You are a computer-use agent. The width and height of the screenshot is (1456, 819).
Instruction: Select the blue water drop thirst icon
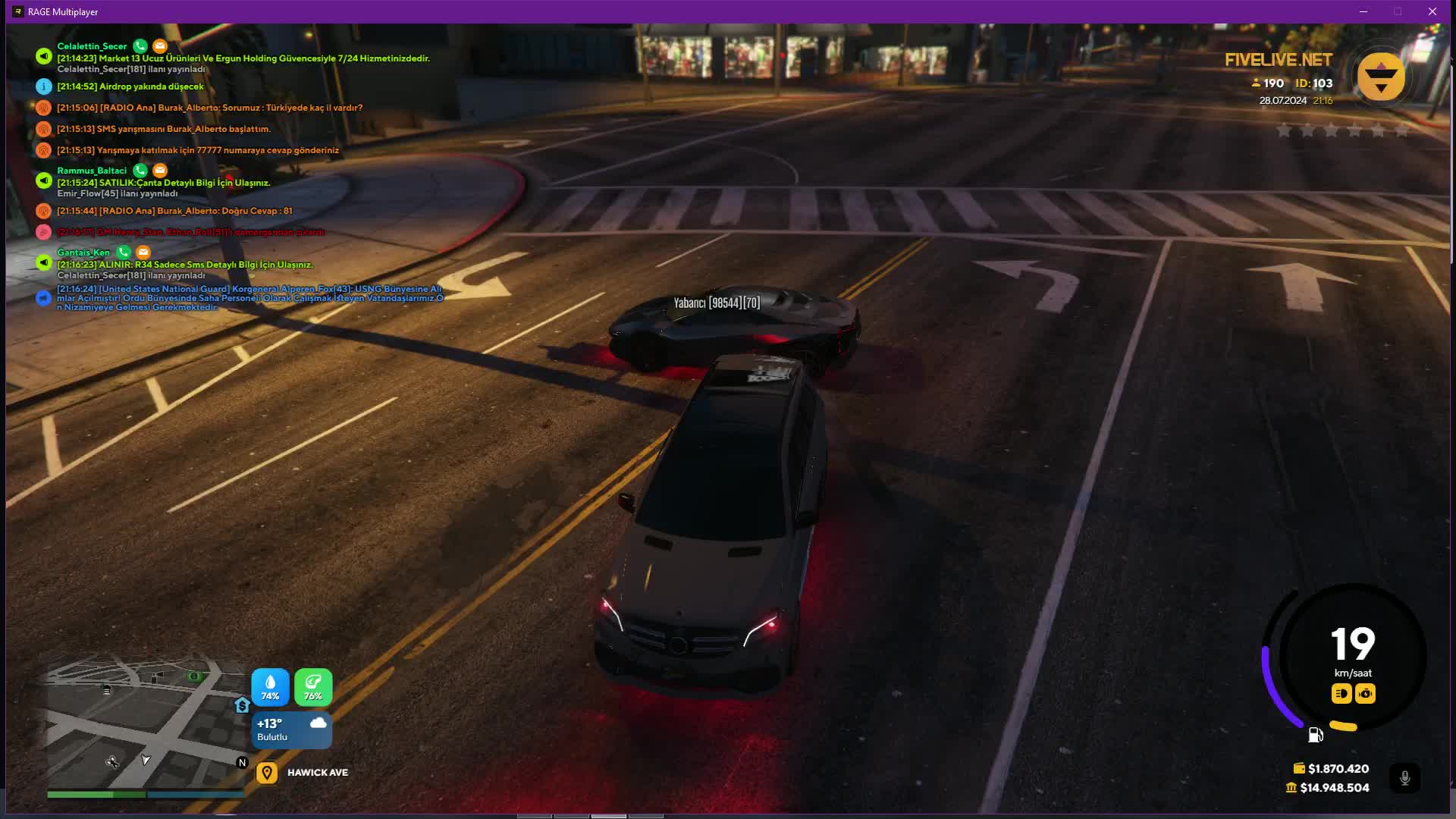[270, 686]
